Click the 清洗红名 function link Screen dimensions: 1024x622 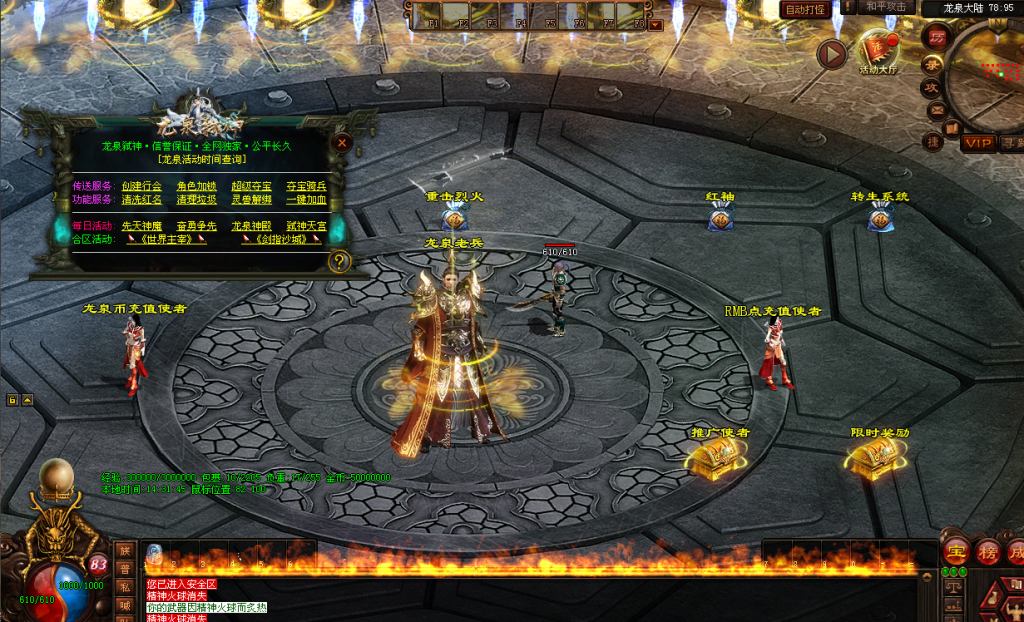(141, 199)
